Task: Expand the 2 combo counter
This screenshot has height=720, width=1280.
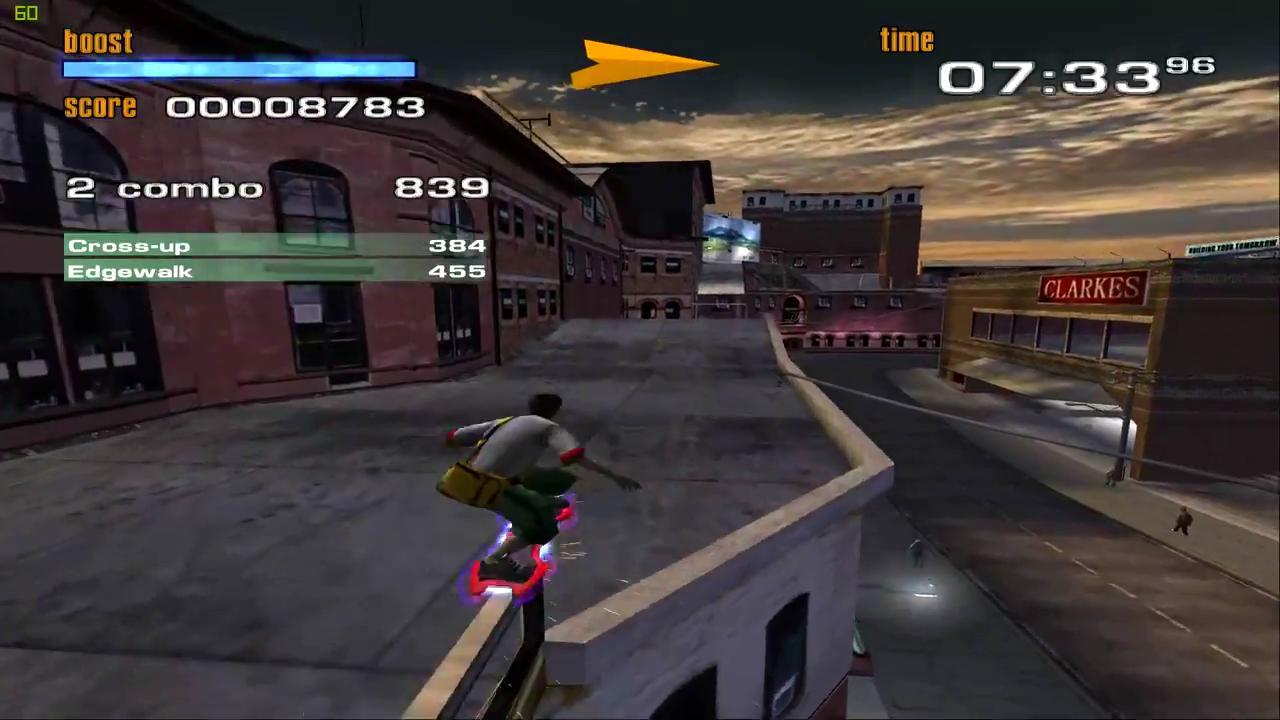Action: pos(163,188)
